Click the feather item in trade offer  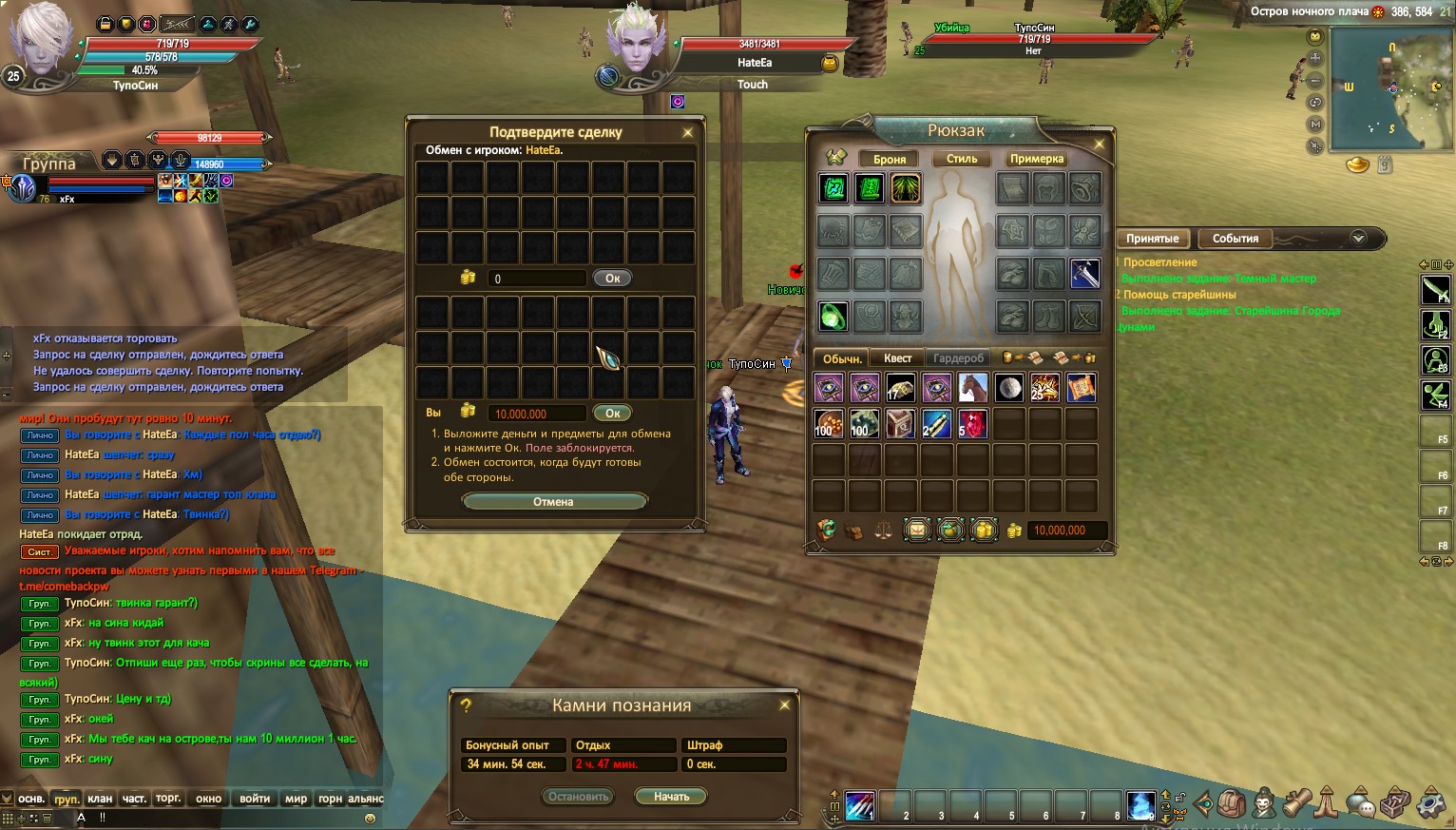(x=607, y=357)
